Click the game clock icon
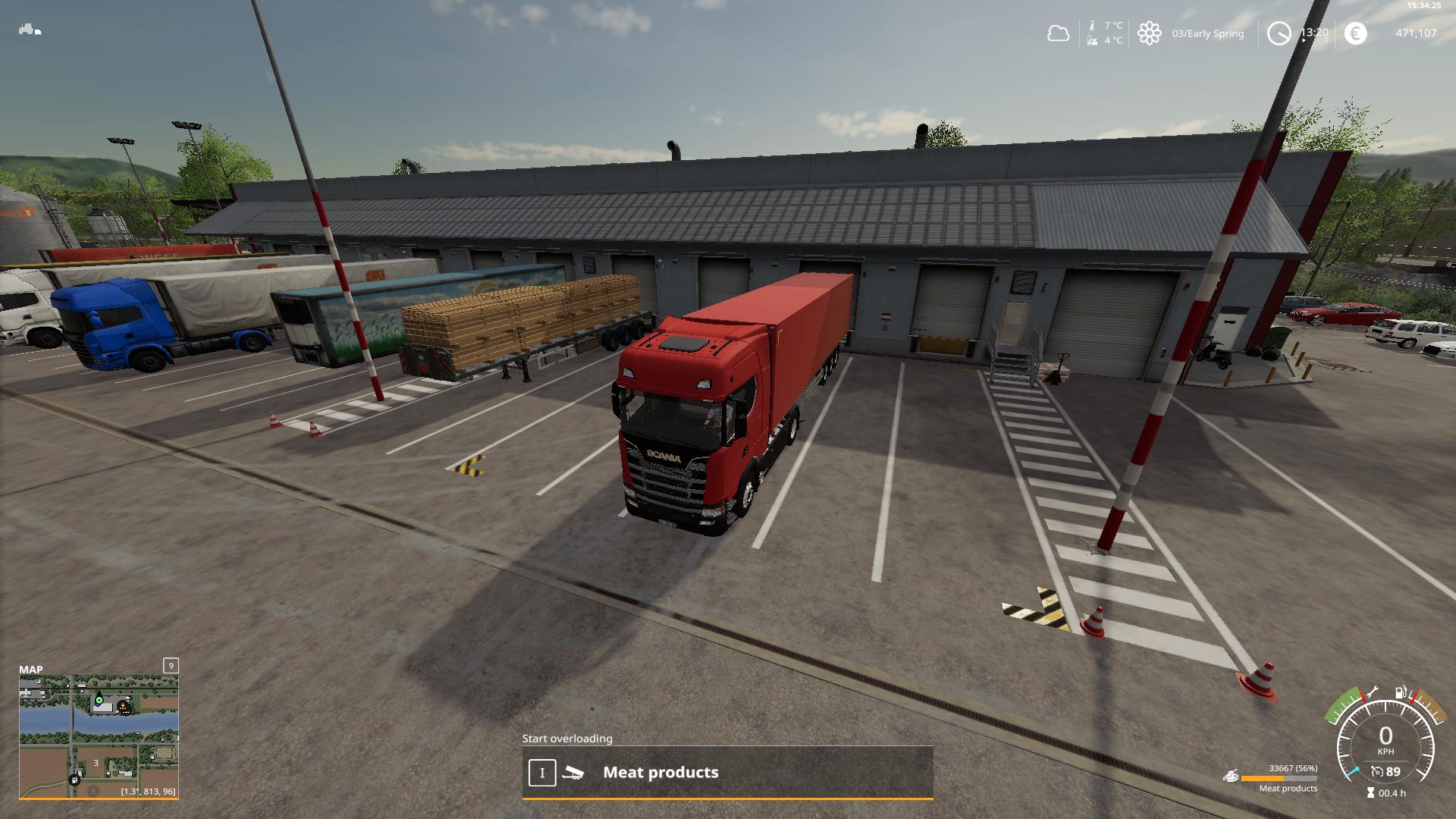1456x819 pixels. click(x=1279, y=33)
